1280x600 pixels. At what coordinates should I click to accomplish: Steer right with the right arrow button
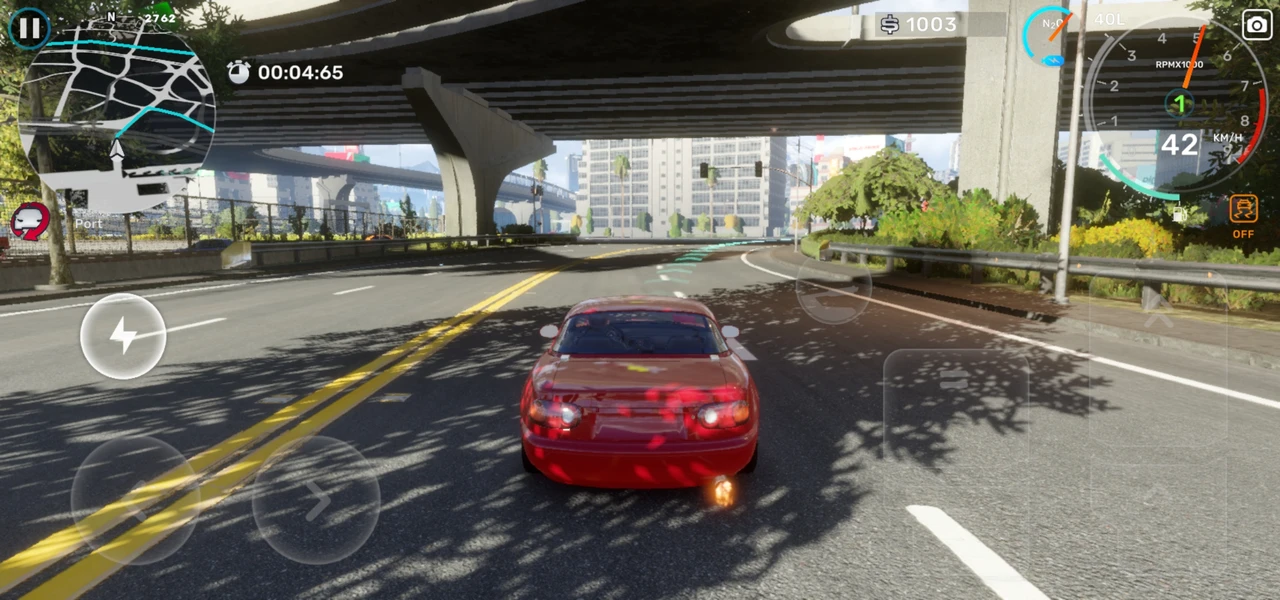[316, 500]
